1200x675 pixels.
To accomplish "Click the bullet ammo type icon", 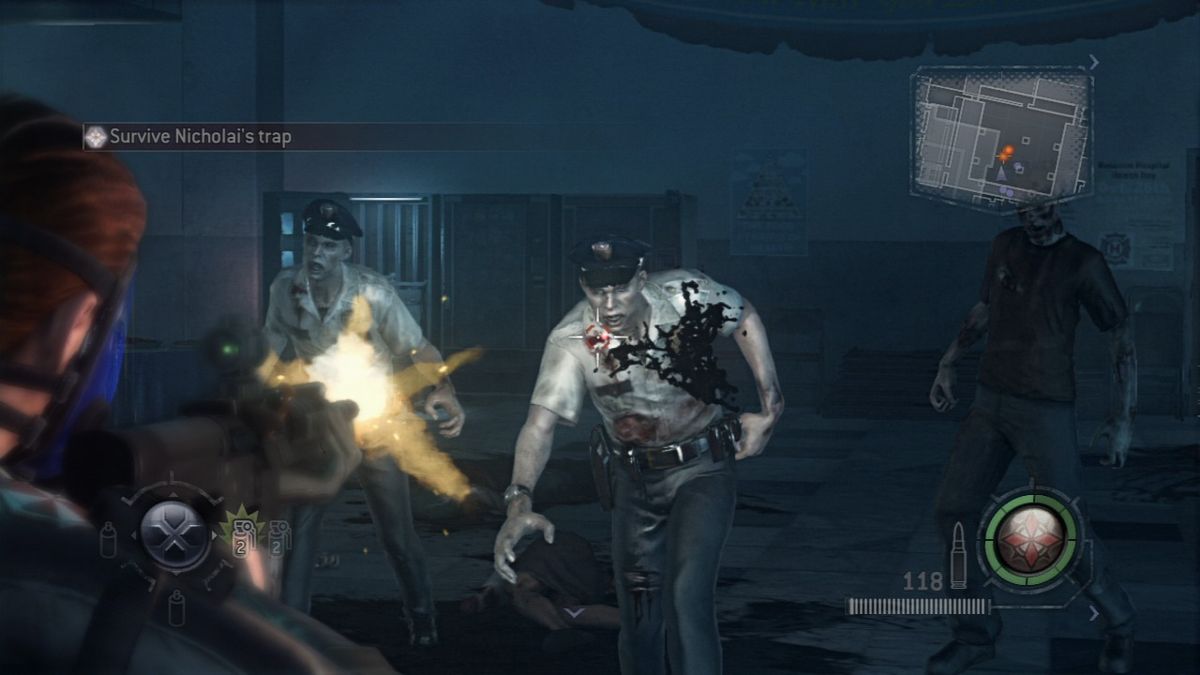I will (958, 555).
